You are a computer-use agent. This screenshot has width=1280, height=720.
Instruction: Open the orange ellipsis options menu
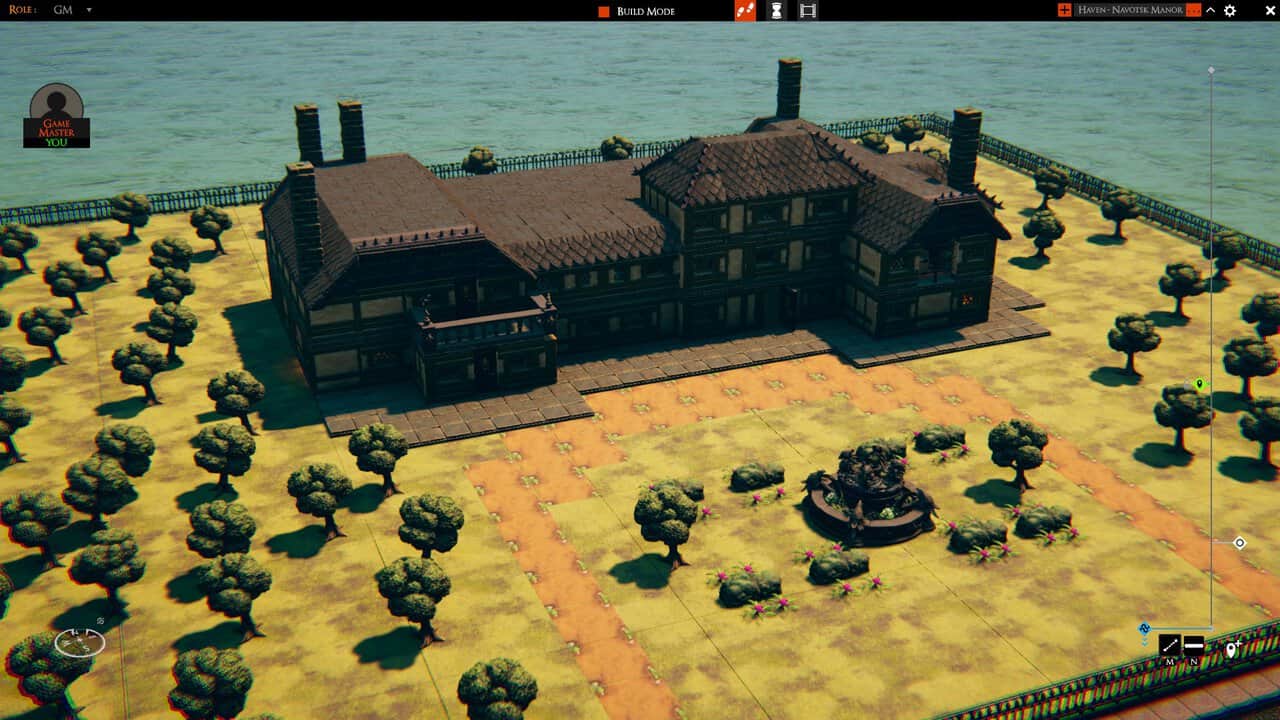1193,10
